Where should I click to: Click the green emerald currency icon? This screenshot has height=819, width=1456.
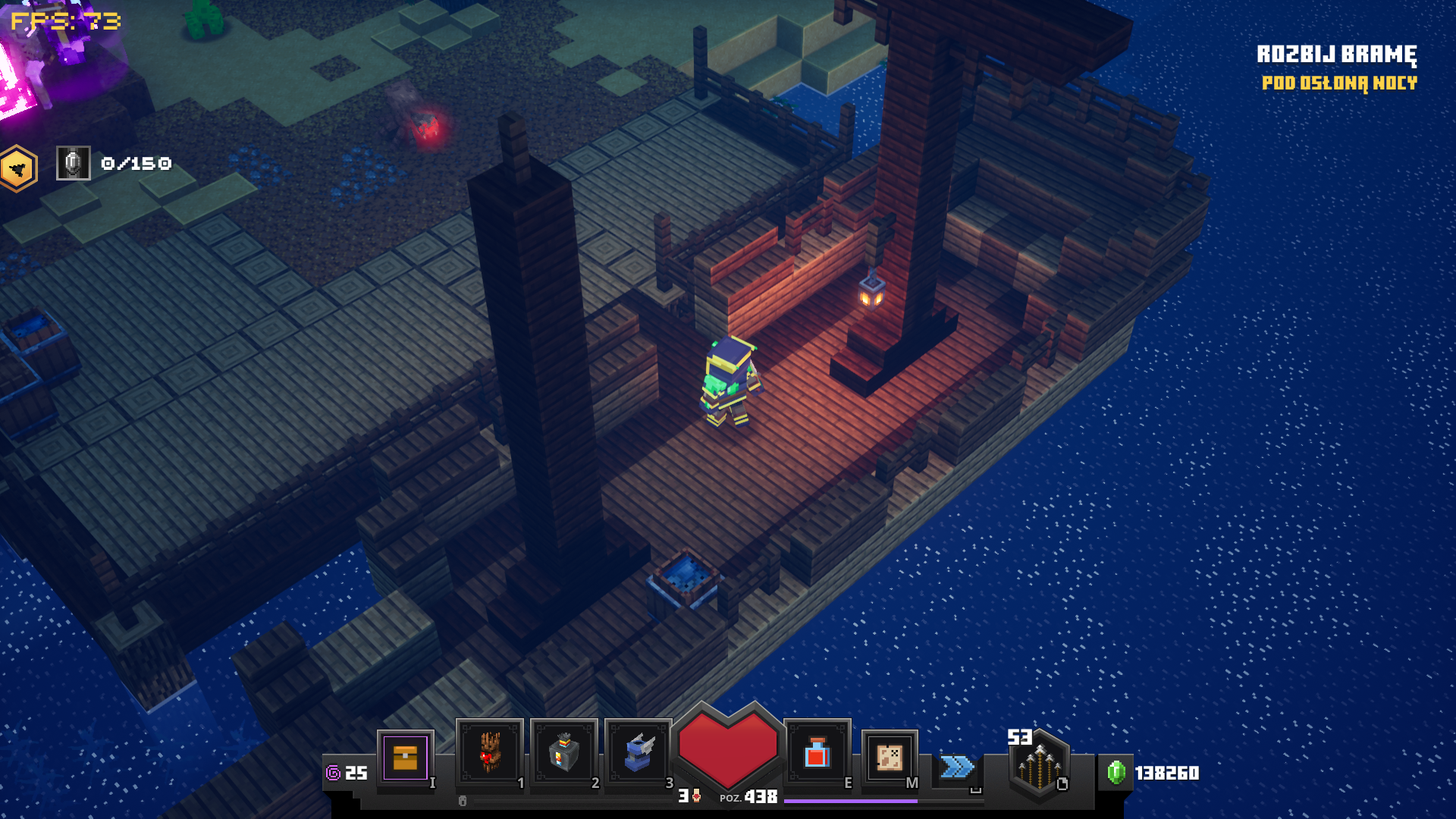pos(1116,772)
